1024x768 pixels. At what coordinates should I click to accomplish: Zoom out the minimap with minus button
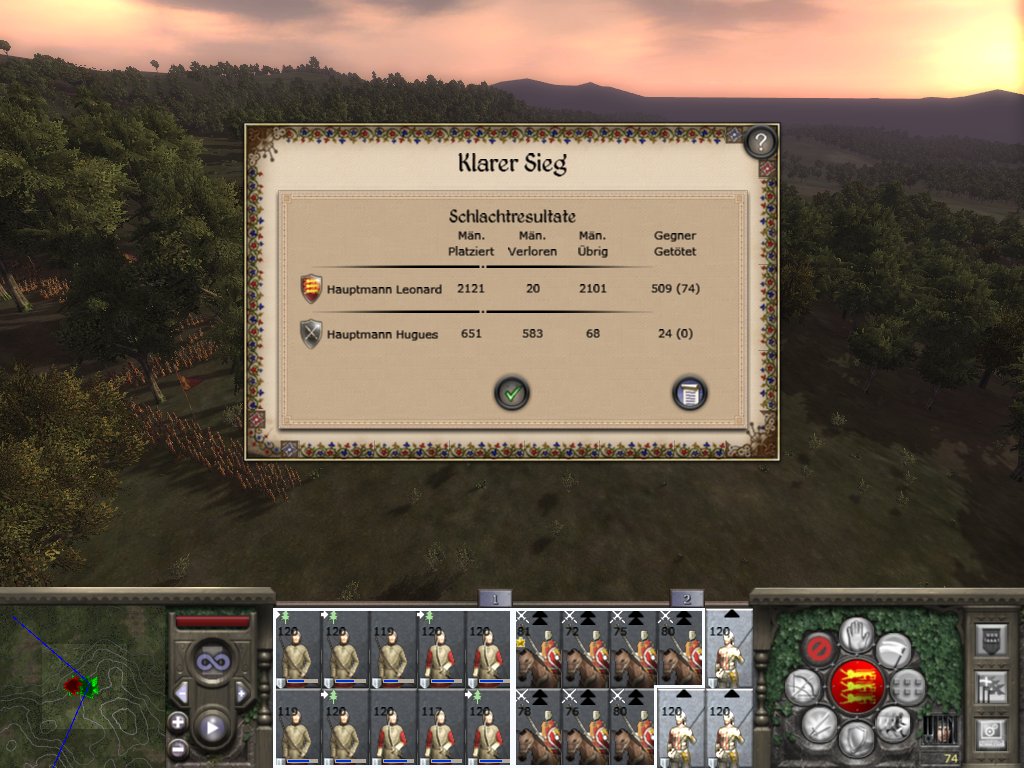178,747
